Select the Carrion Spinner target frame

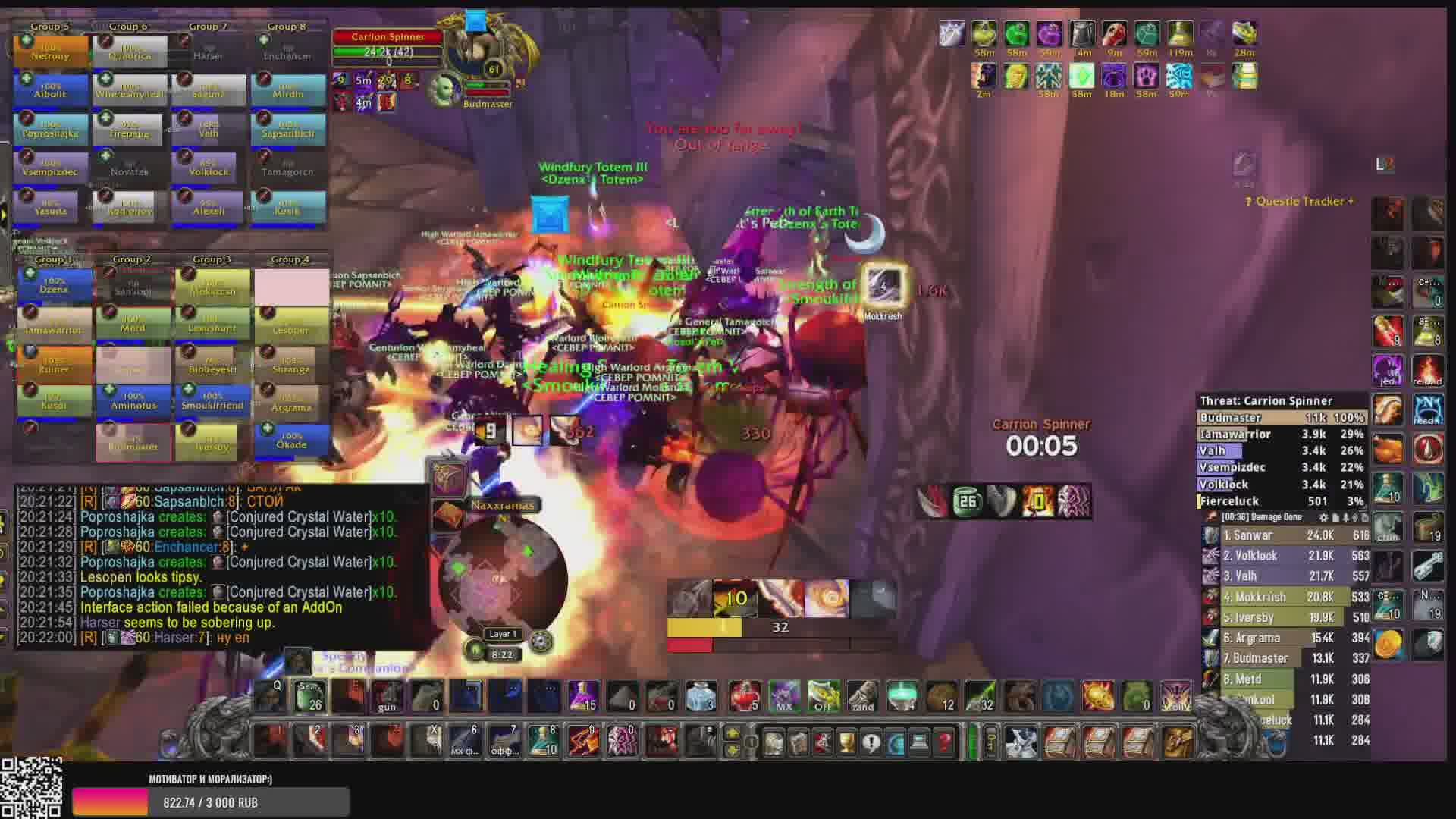[x=388, y=45]
